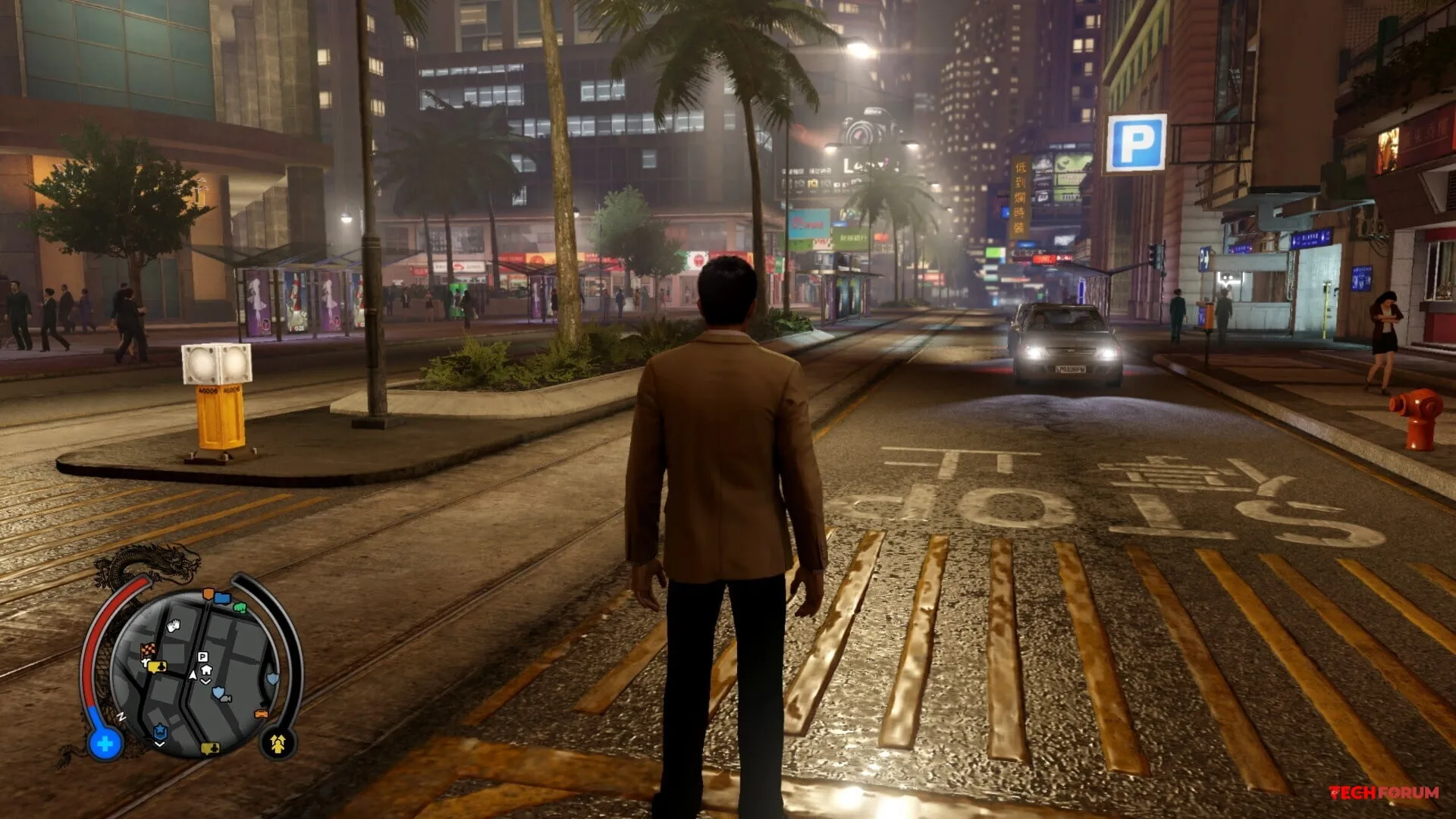Viewport: 1456px width, 819px height.
Task: Select the white playing cards marker
Action: pyautogui.click(x=174, y=626)
